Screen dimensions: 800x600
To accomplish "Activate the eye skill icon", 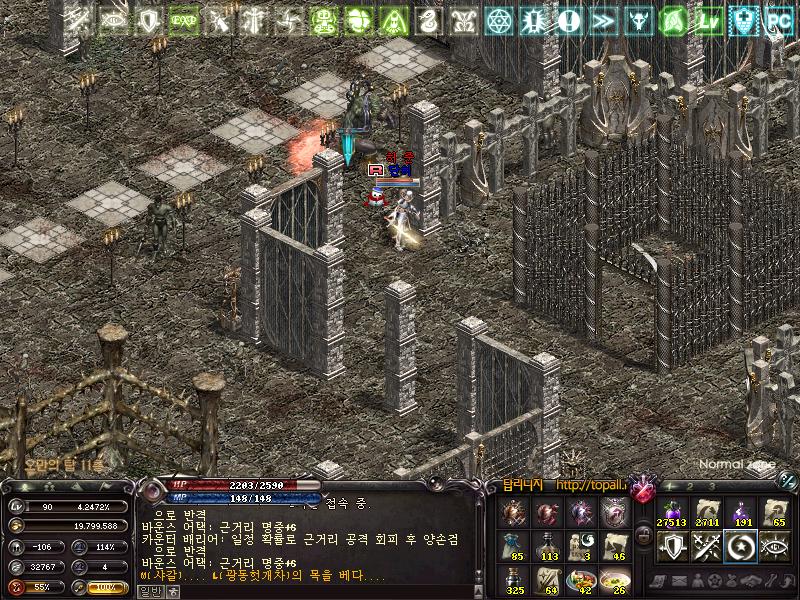I will click(778, 546).
